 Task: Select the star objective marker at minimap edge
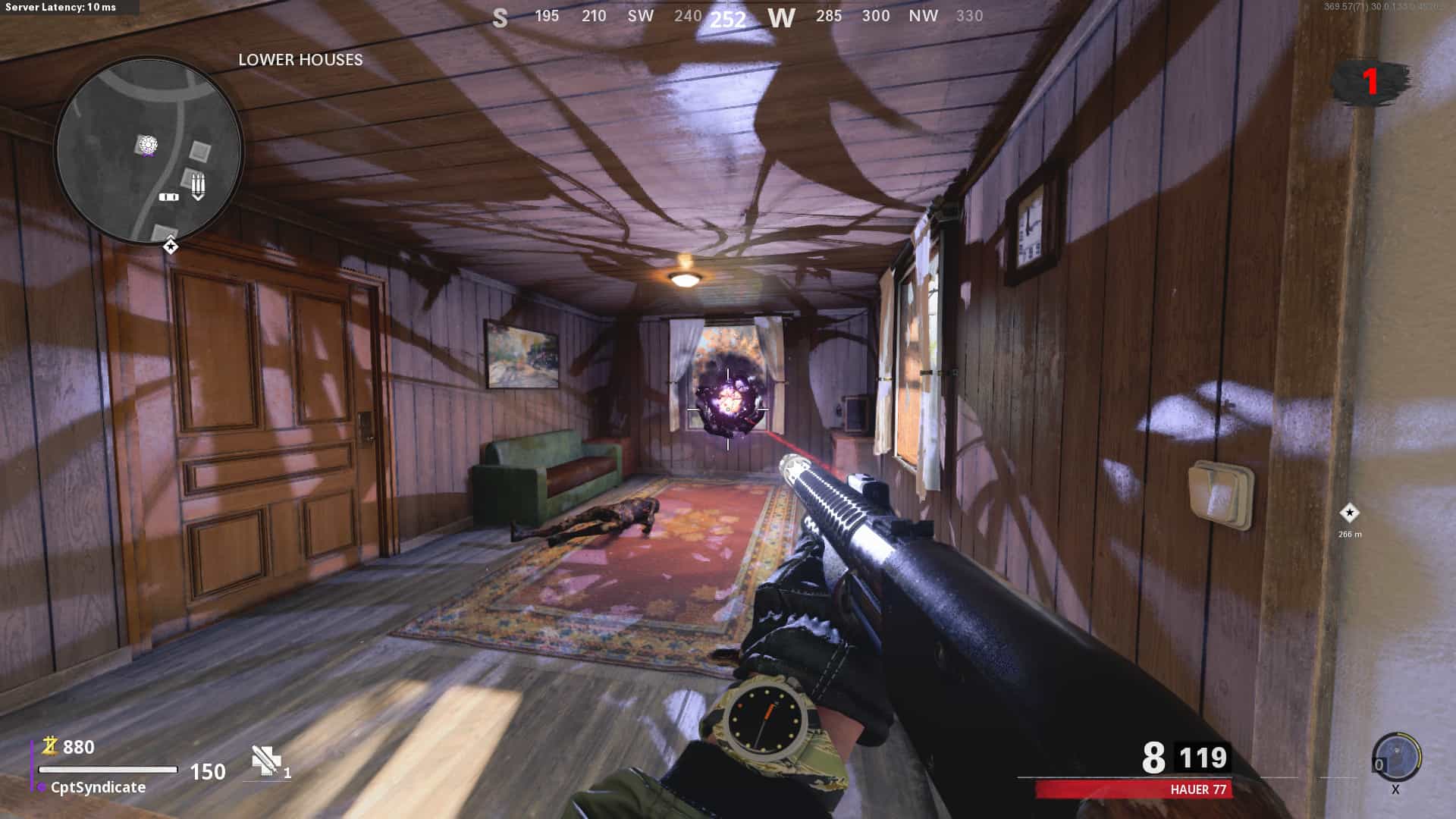[x=171, y=246]
